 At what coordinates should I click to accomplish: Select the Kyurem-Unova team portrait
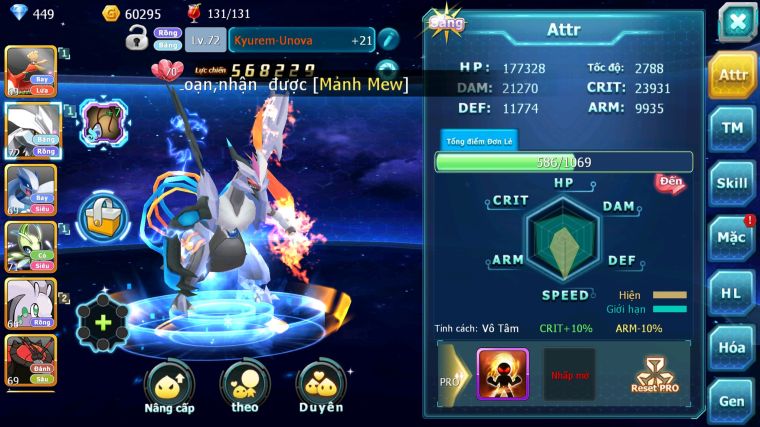click(29, 130)
